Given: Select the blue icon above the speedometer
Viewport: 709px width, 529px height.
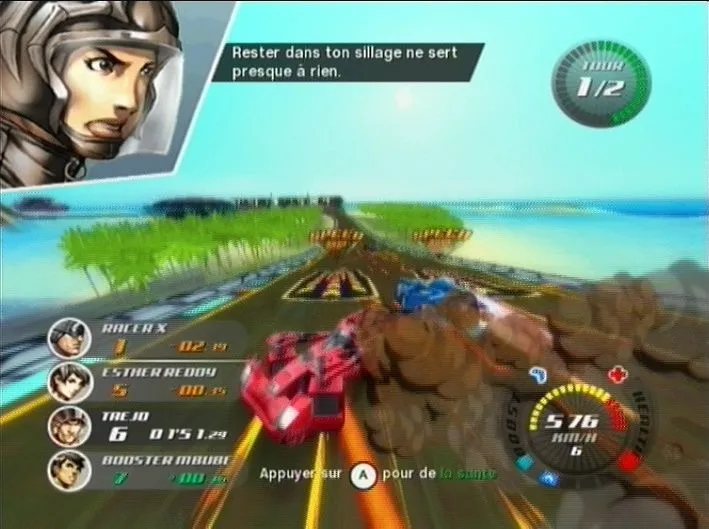Looking at the screenshot, I should tap(537, 376).
